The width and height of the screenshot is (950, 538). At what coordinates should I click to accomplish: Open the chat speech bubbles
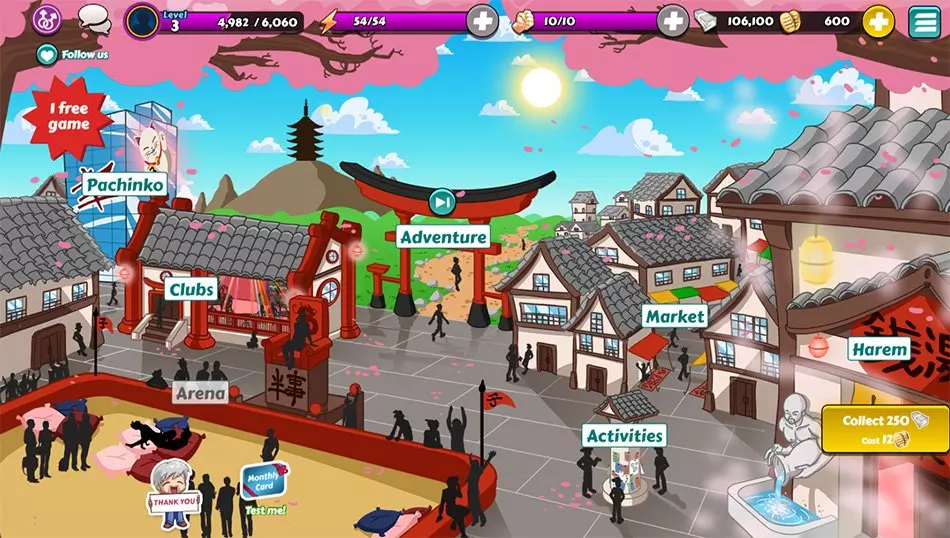tap(94, 18)
